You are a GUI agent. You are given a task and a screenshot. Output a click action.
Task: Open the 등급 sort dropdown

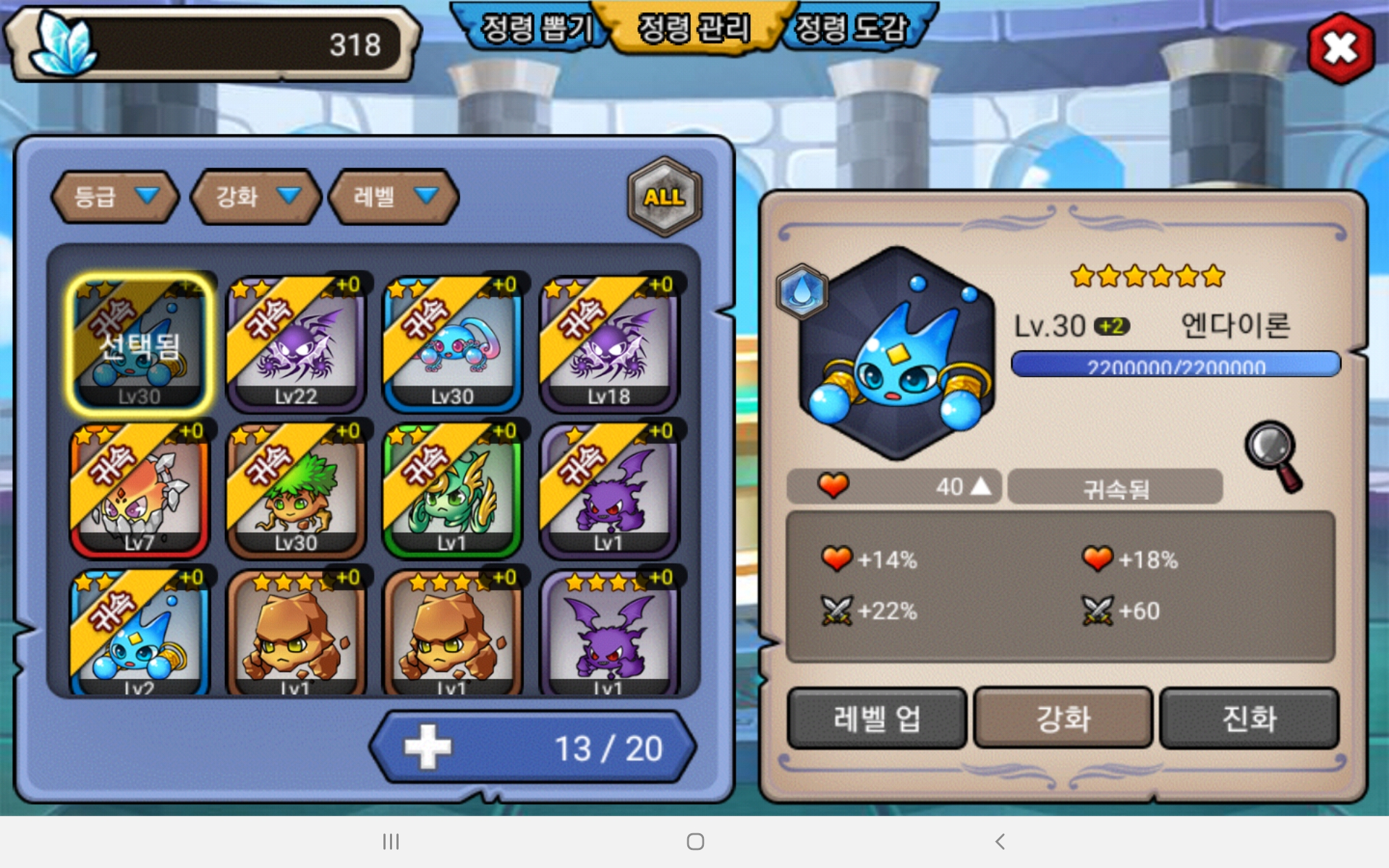click(115, 197)
